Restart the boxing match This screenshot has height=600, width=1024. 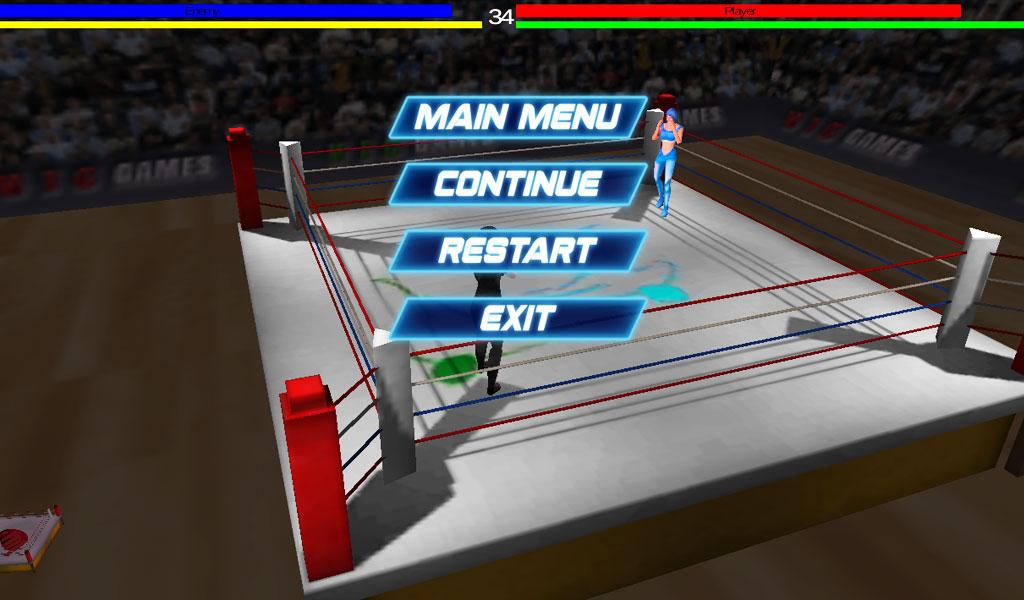(x=517, y=250)
